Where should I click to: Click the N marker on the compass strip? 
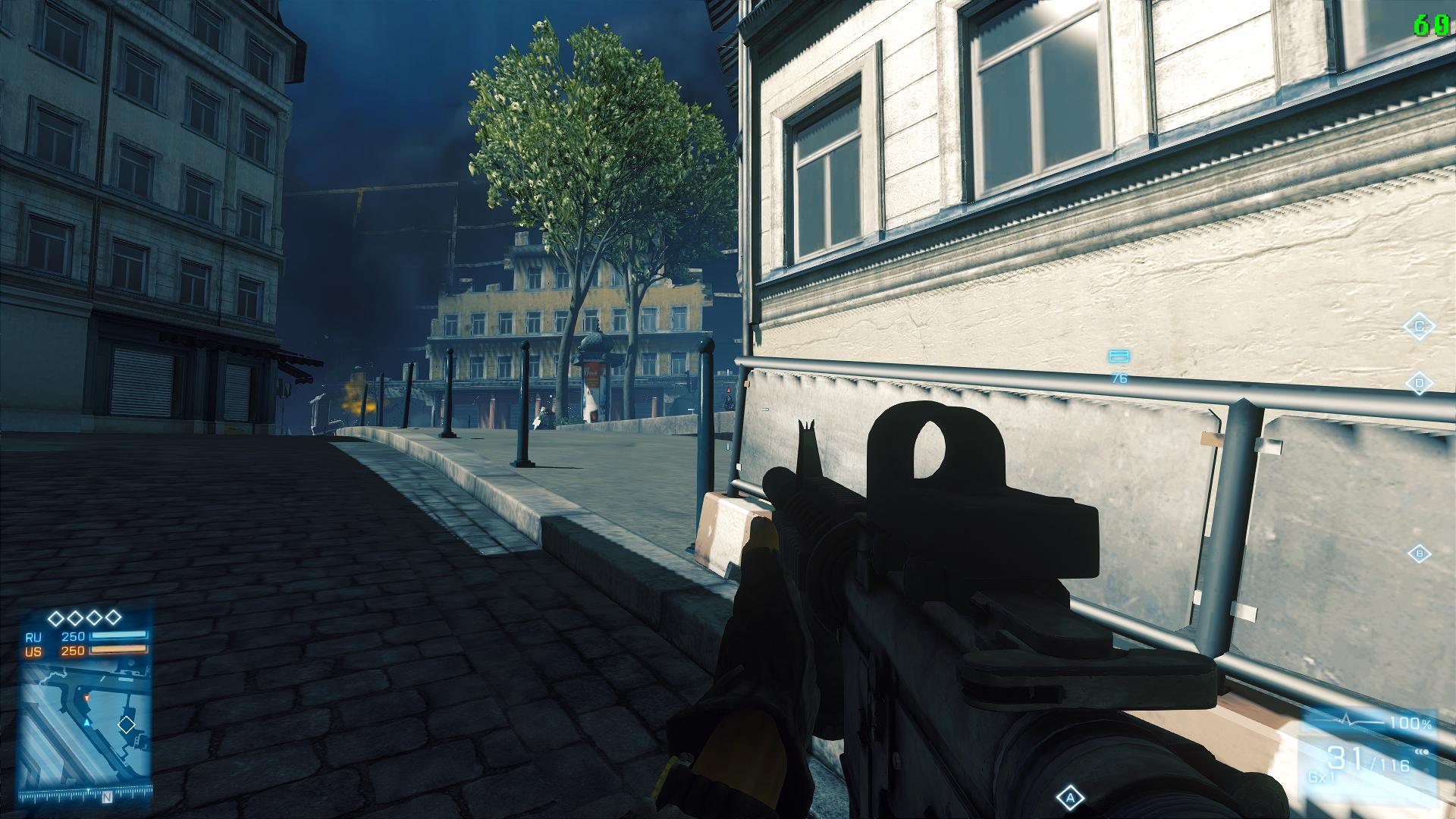(x=107, y=796)
